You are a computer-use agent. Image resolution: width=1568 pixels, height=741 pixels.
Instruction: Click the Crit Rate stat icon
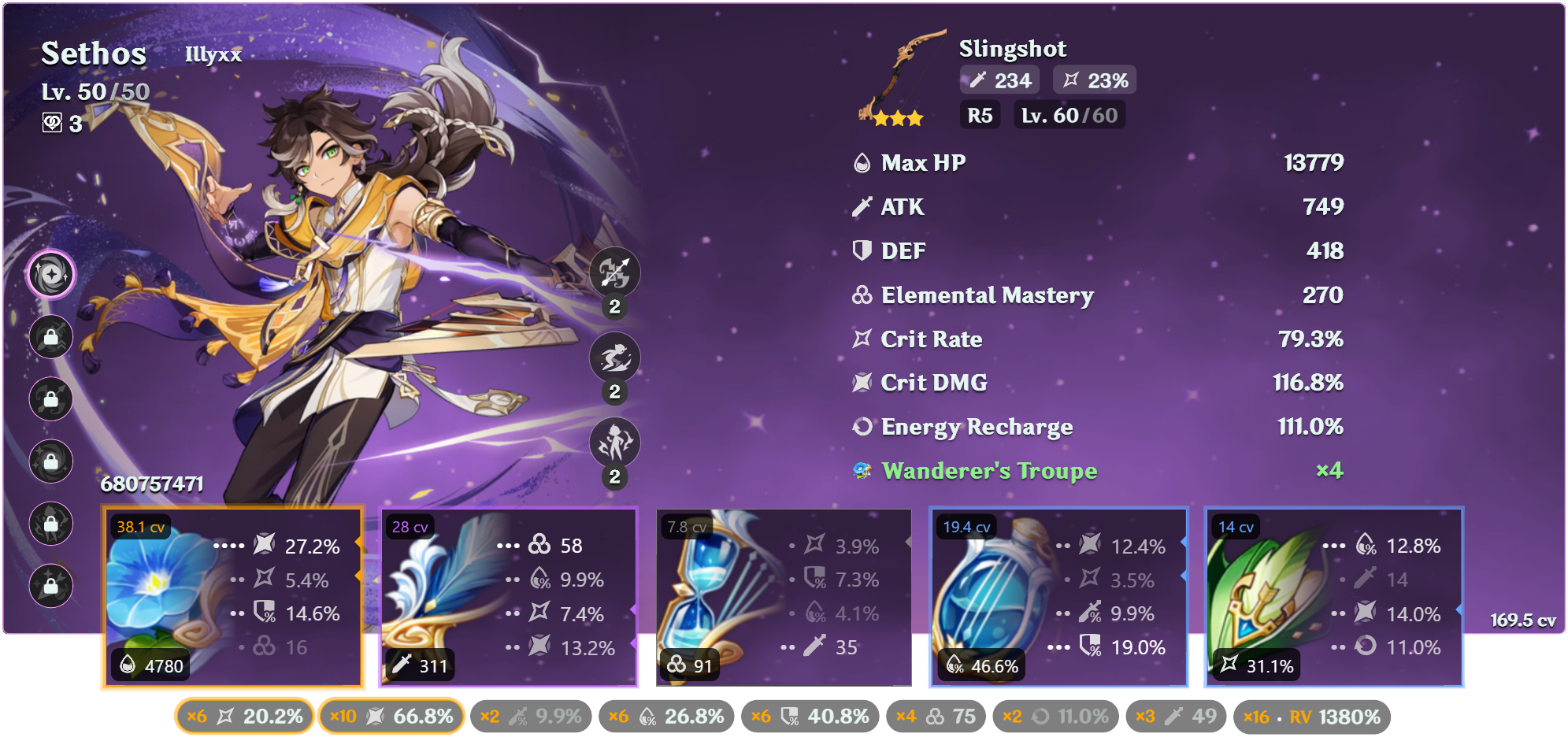click(862, 339)
